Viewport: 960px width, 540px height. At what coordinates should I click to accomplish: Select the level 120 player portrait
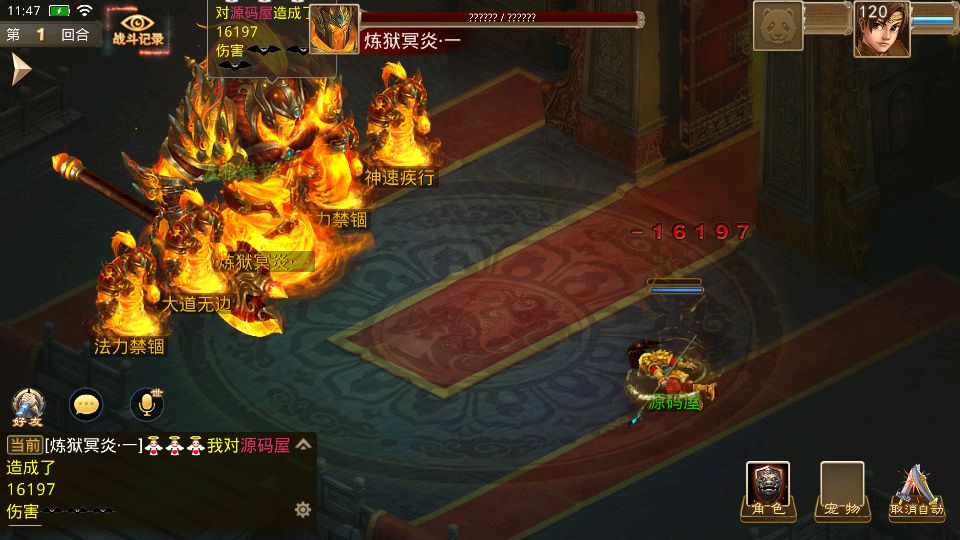click(881, 28)
